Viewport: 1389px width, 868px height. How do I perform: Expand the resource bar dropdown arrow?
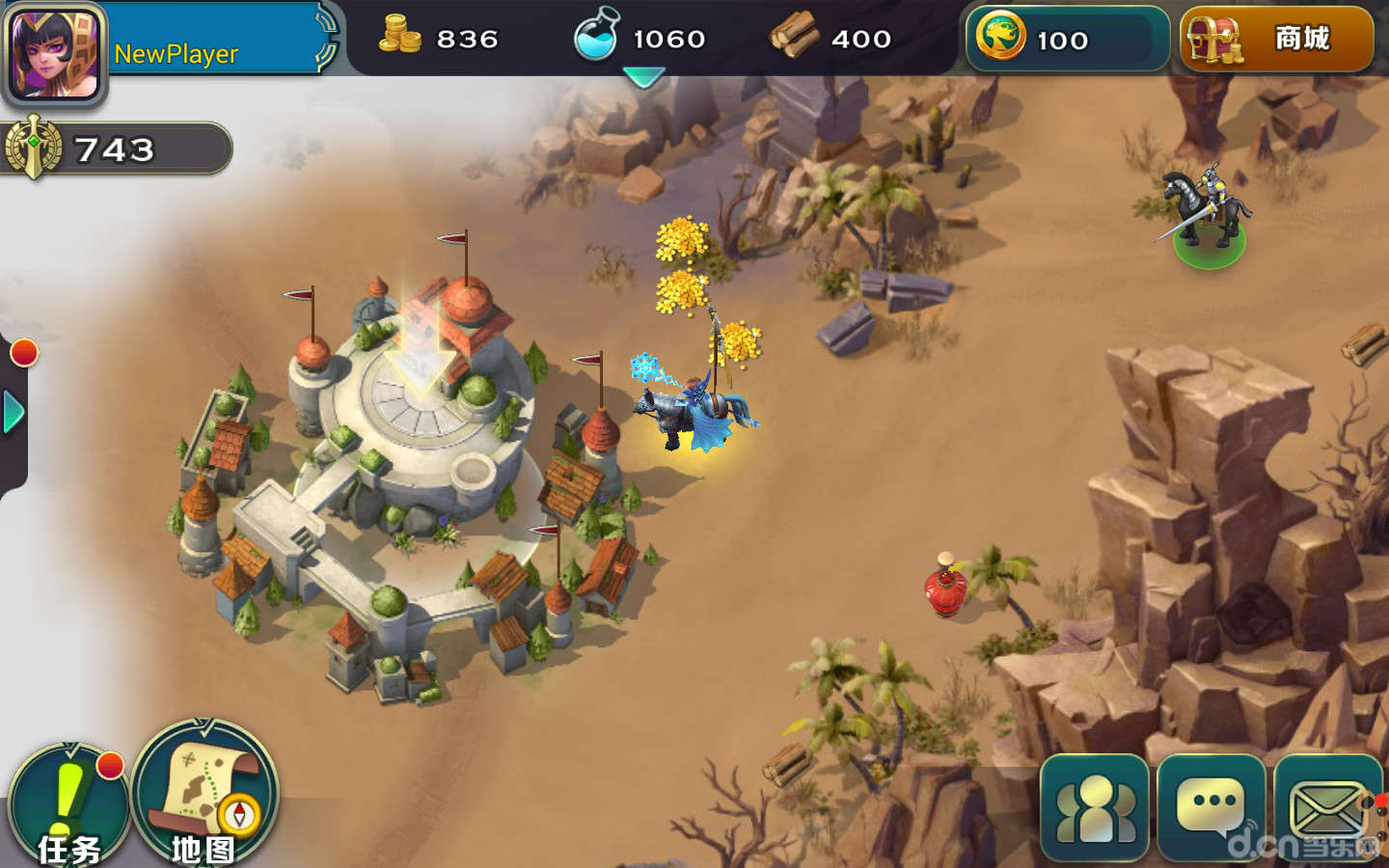643,77
